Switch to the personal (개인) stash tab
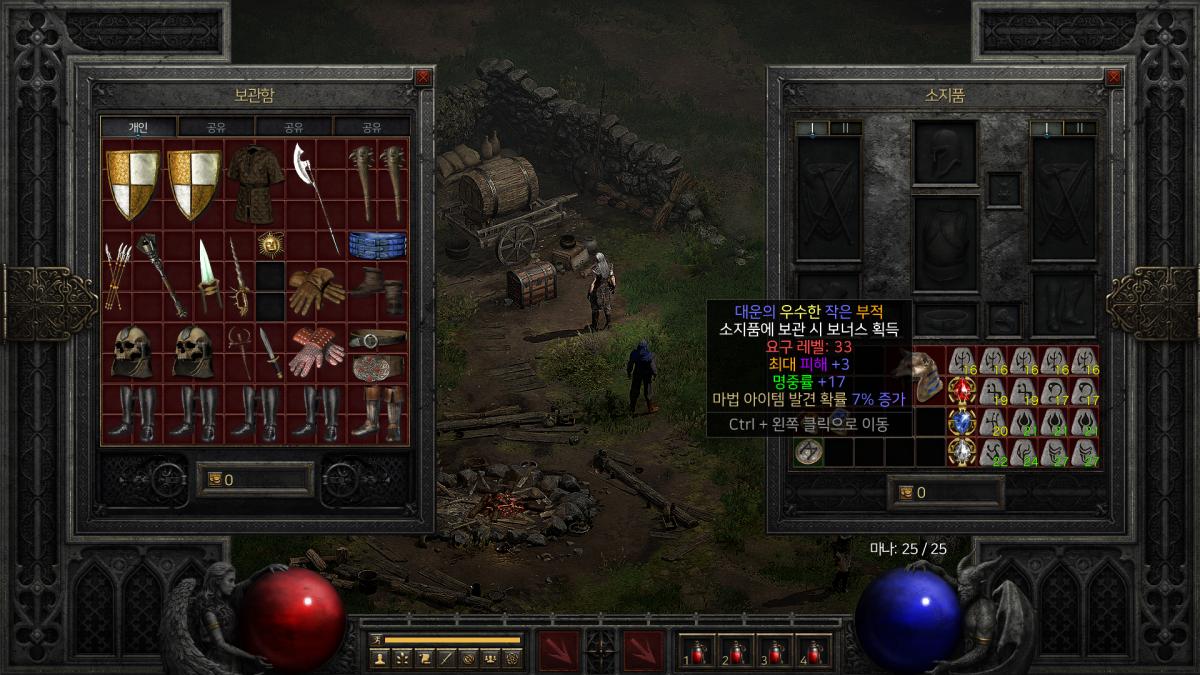Image resolution: width=1200 pixels, height=675 pixels. [x=138, y=127]
